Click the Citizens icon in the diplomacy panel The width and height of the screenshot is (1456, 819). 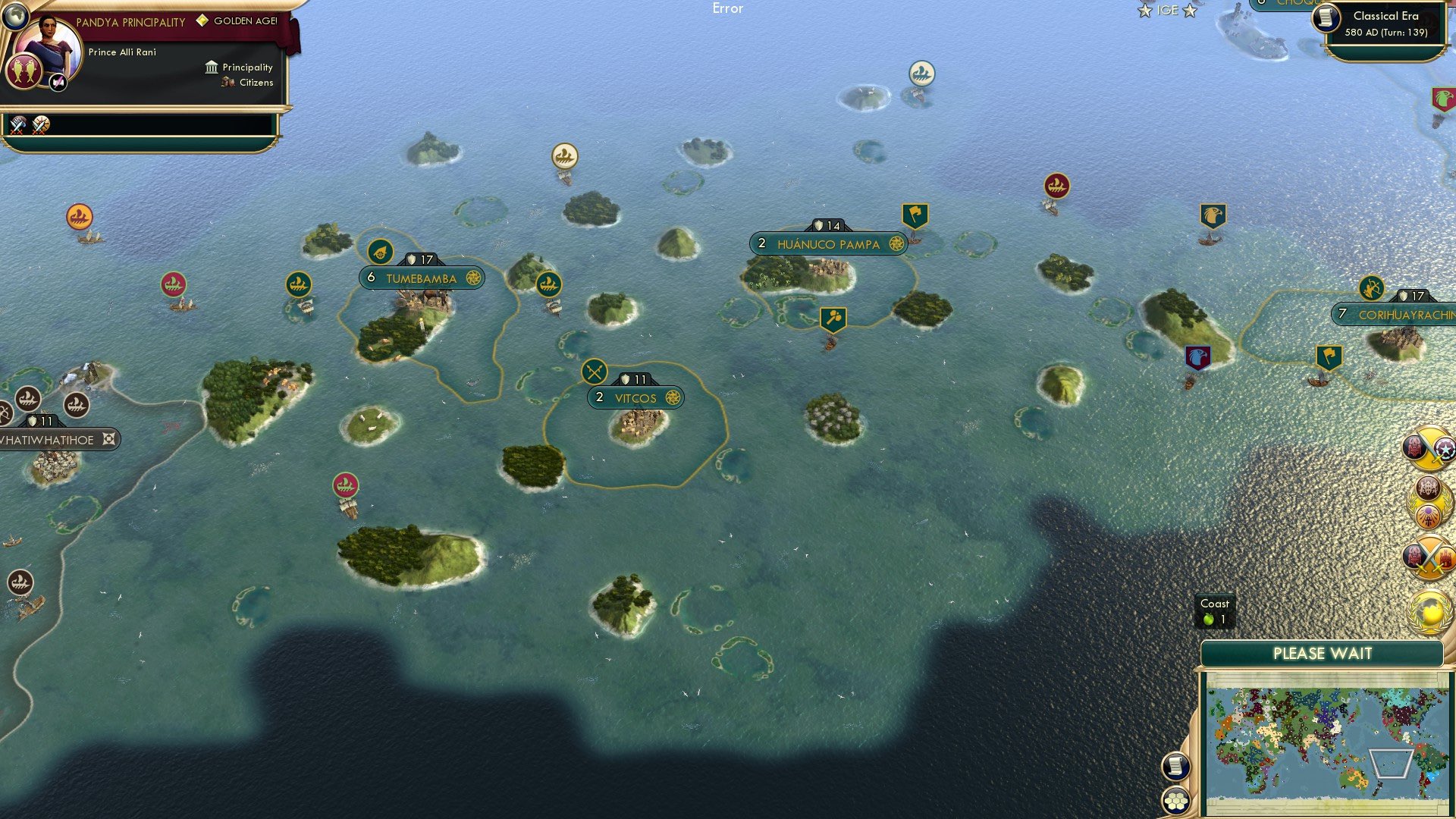tap(227, 83)
